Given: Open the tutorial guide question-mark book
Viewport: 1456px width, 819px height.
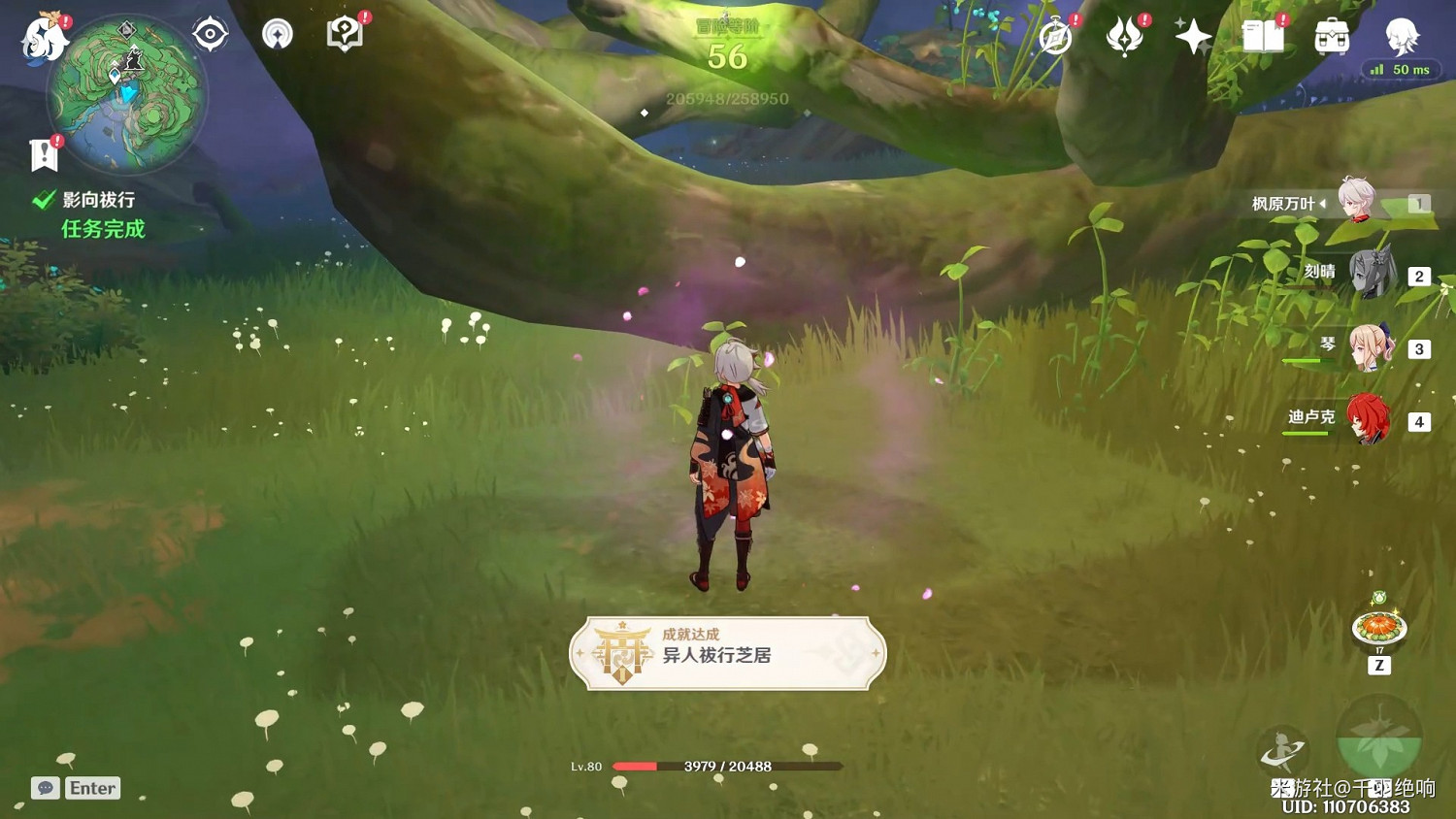Looking at the screenshot, I should 345,34.
